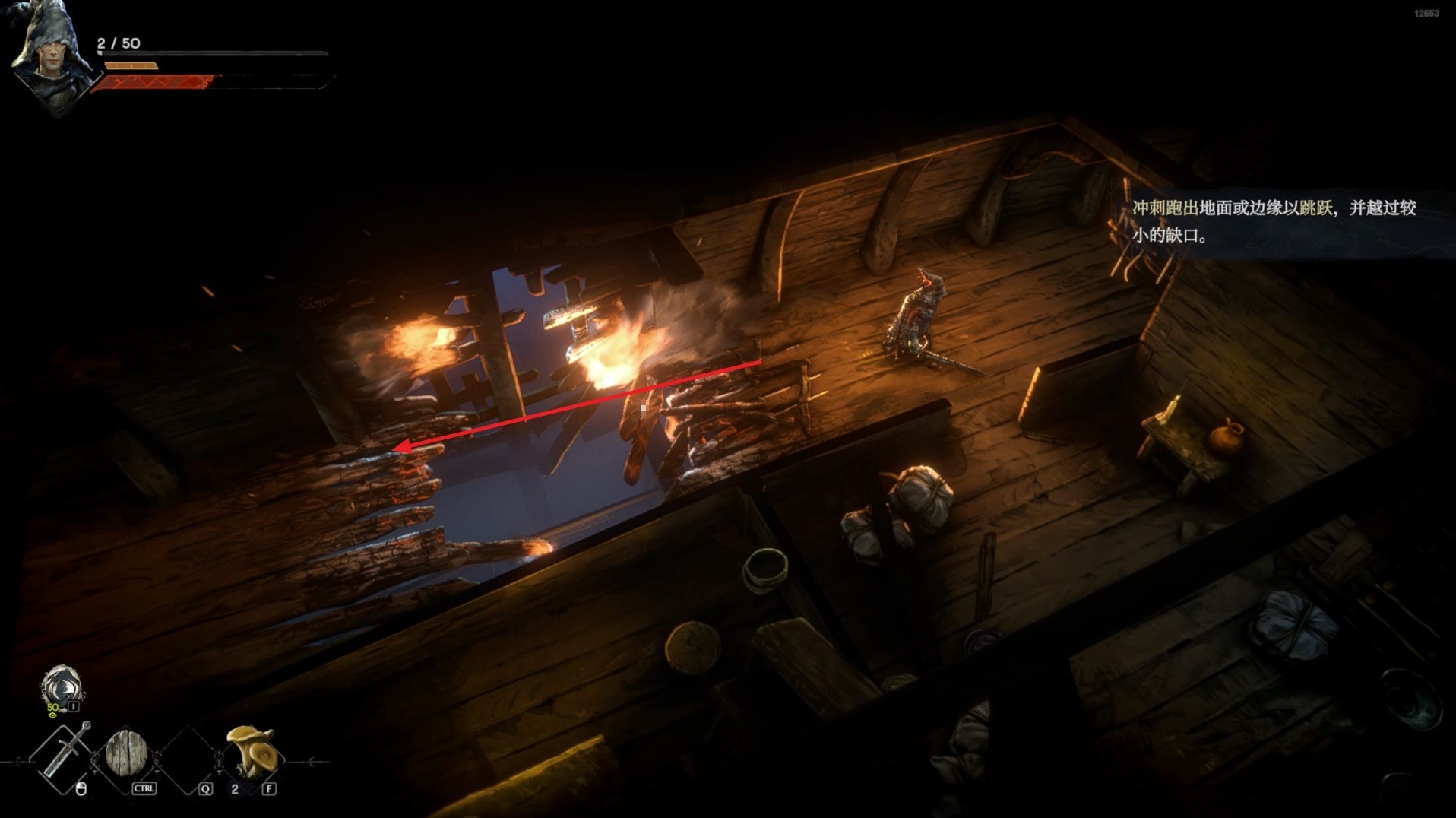Choose the wooden round shield slot

pos(126,754)
